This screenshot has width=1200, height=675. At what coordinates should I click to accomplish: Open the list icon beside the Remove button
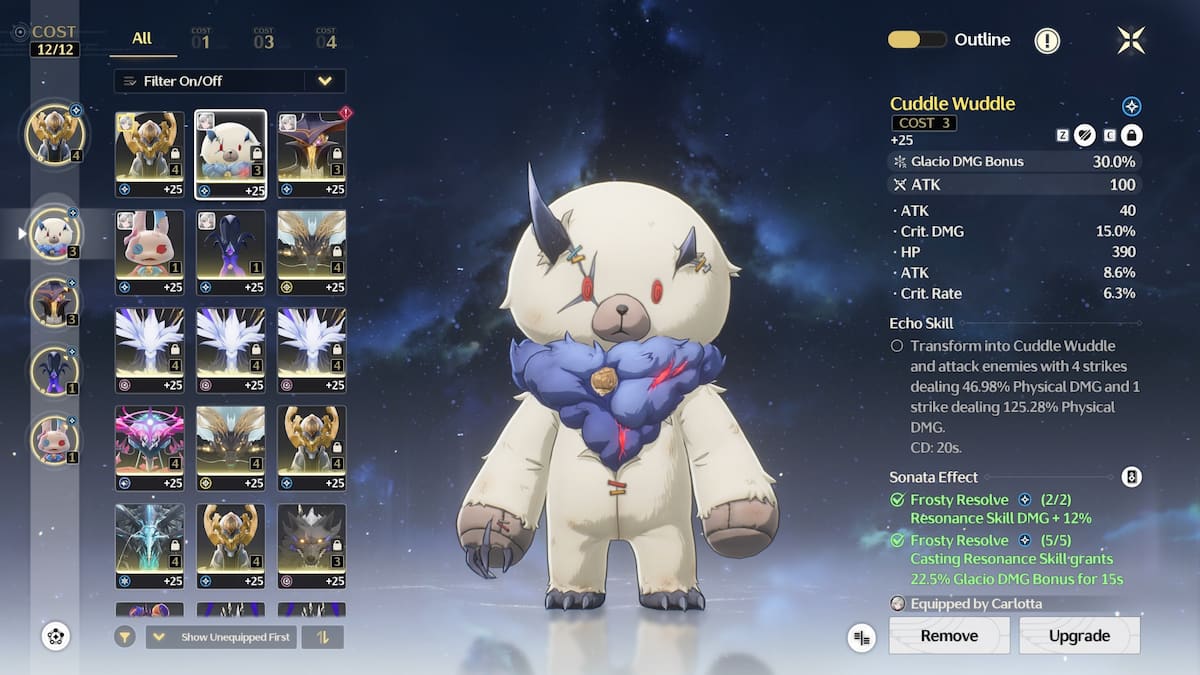(x=861, y=637)
